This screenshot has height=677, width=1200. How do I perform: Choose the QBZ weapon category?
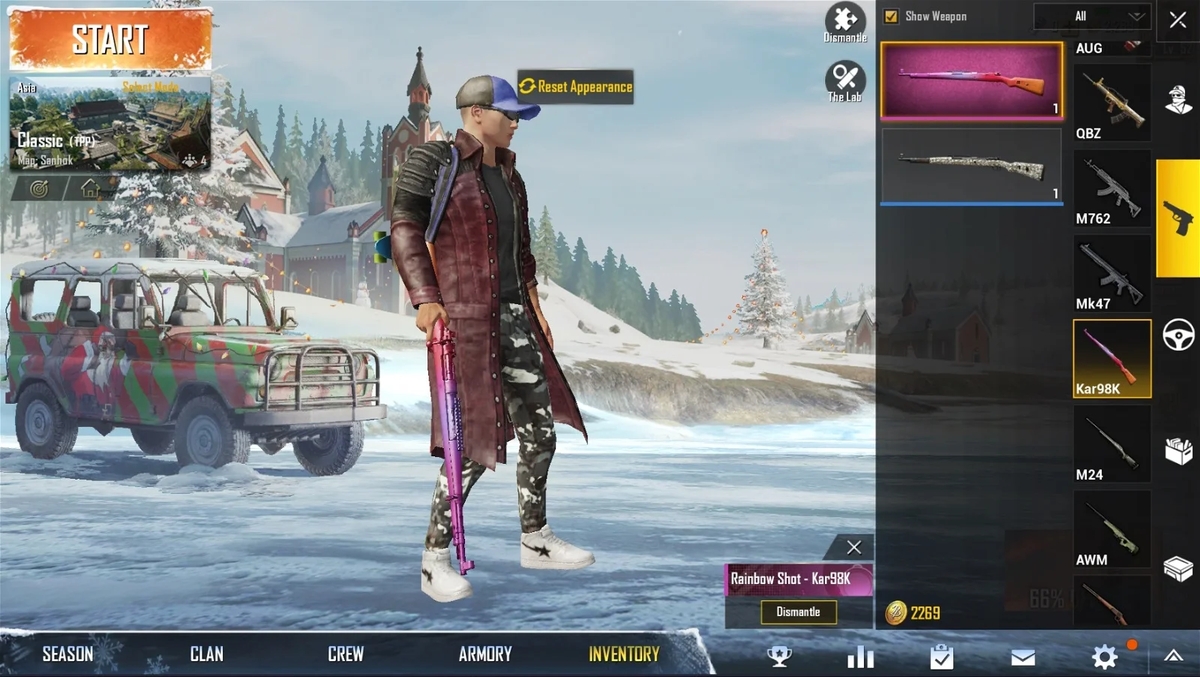coord(1112,102)
